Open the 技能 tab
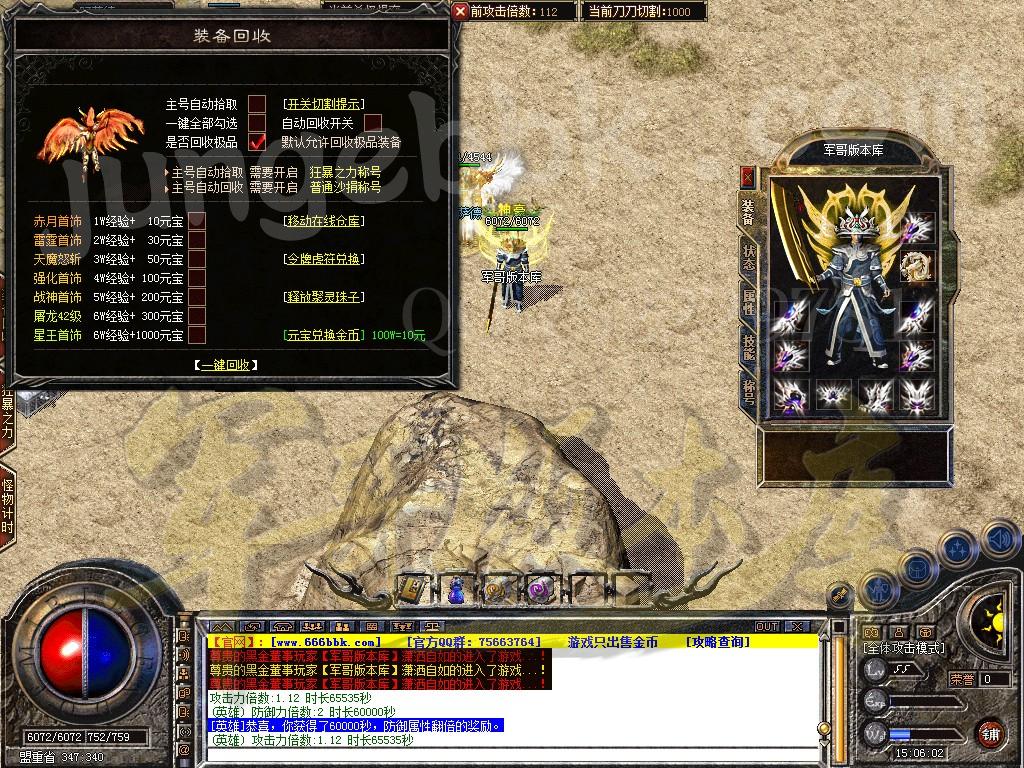 (747, 347)
